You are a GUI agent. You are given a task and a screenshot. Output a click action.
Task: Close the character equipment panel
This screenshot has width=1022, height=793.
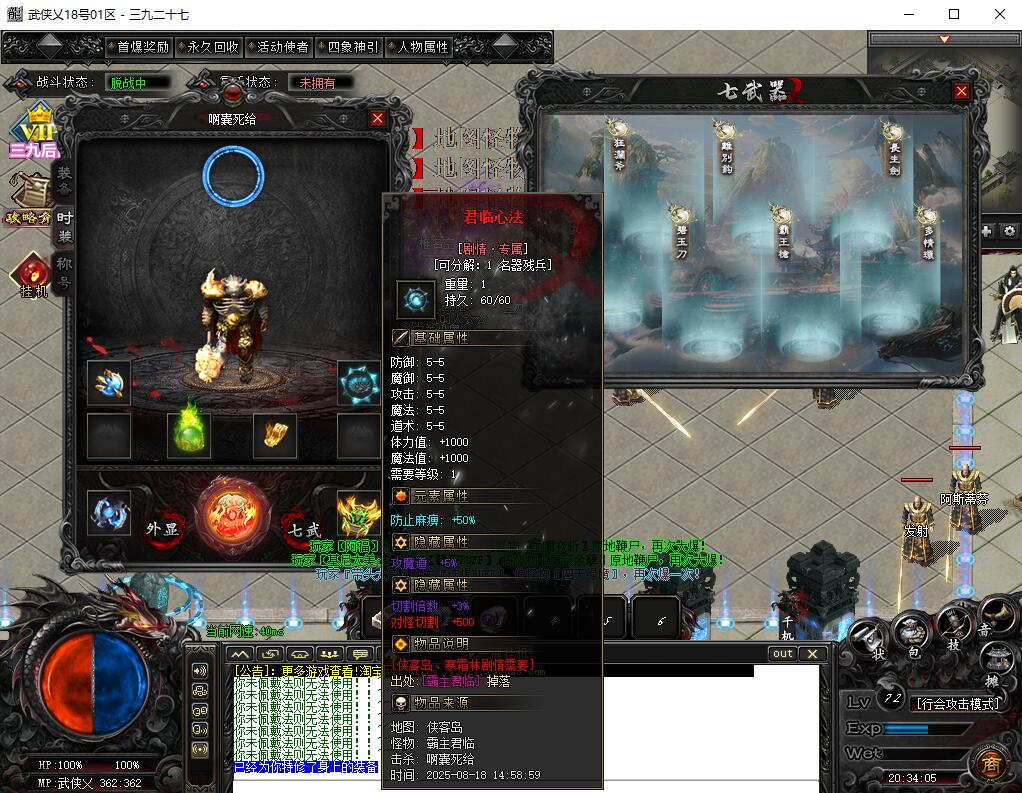click(x=377, y=118)
